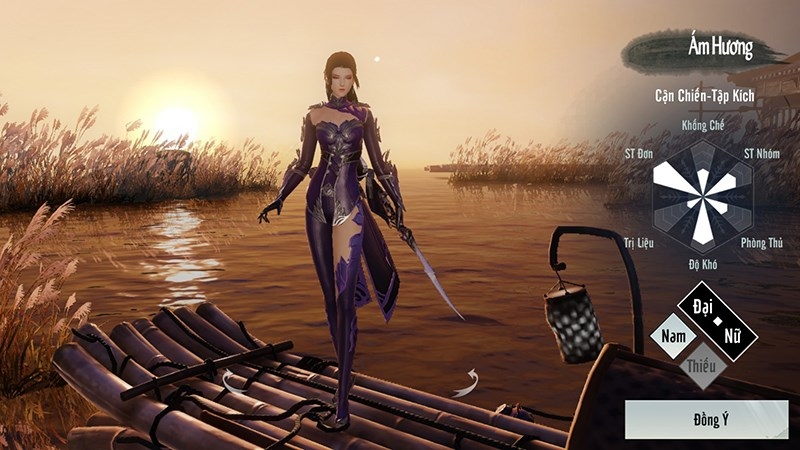Pick the Thiếu body type diamond
This screenshot has width=800, height=450.
coord(701,367)
